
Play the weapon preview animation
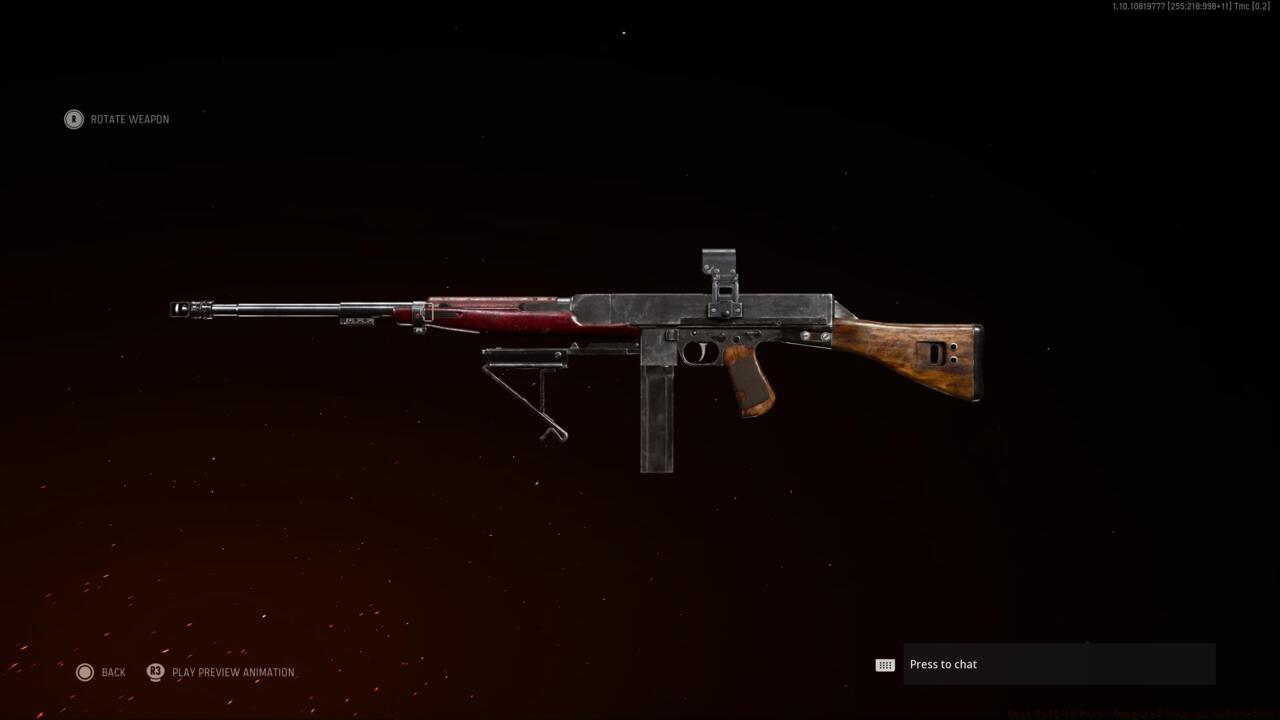222,672
